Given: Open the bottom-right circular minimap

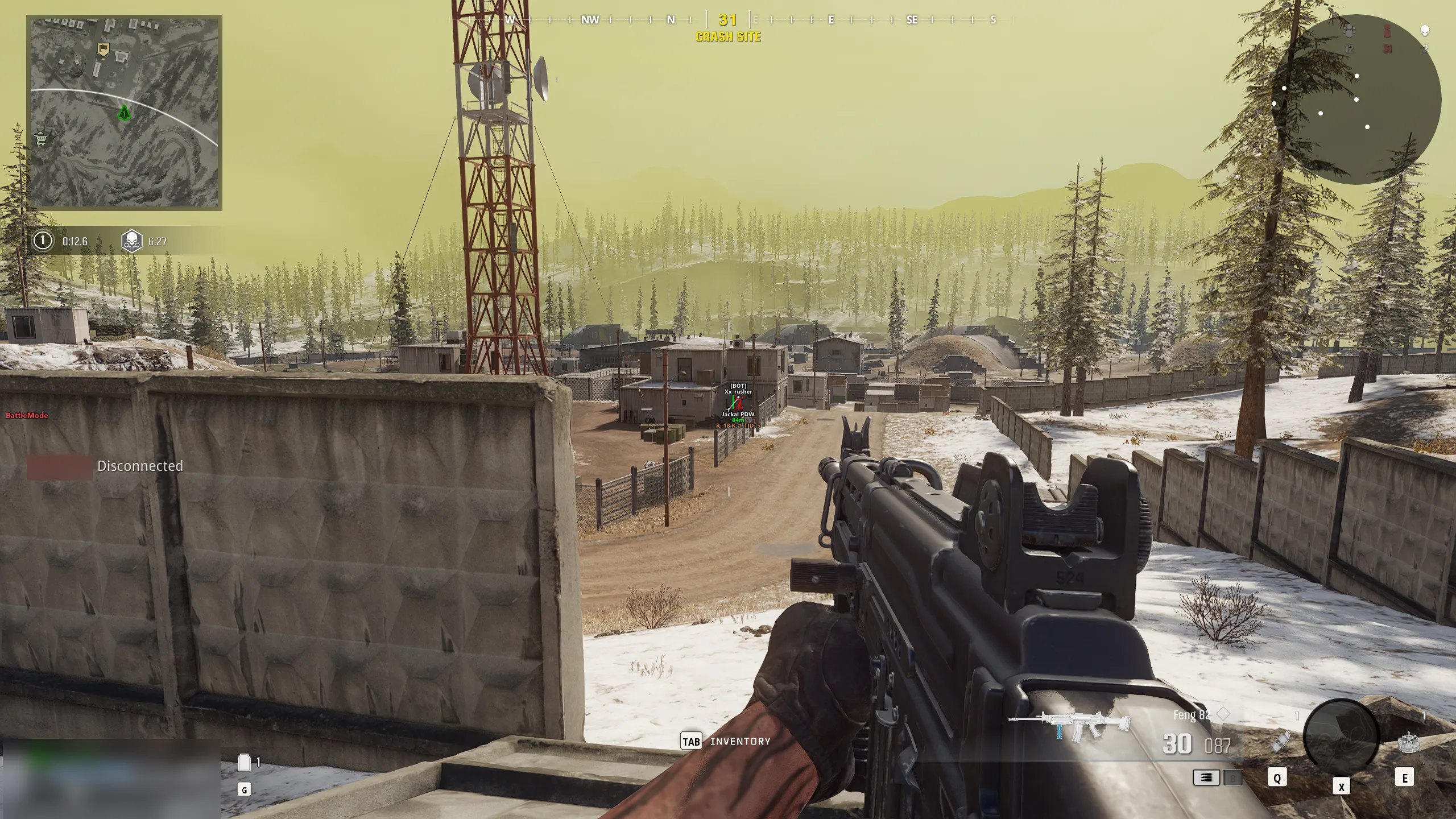Looking at the screenshot, I should click(1341, 733).
